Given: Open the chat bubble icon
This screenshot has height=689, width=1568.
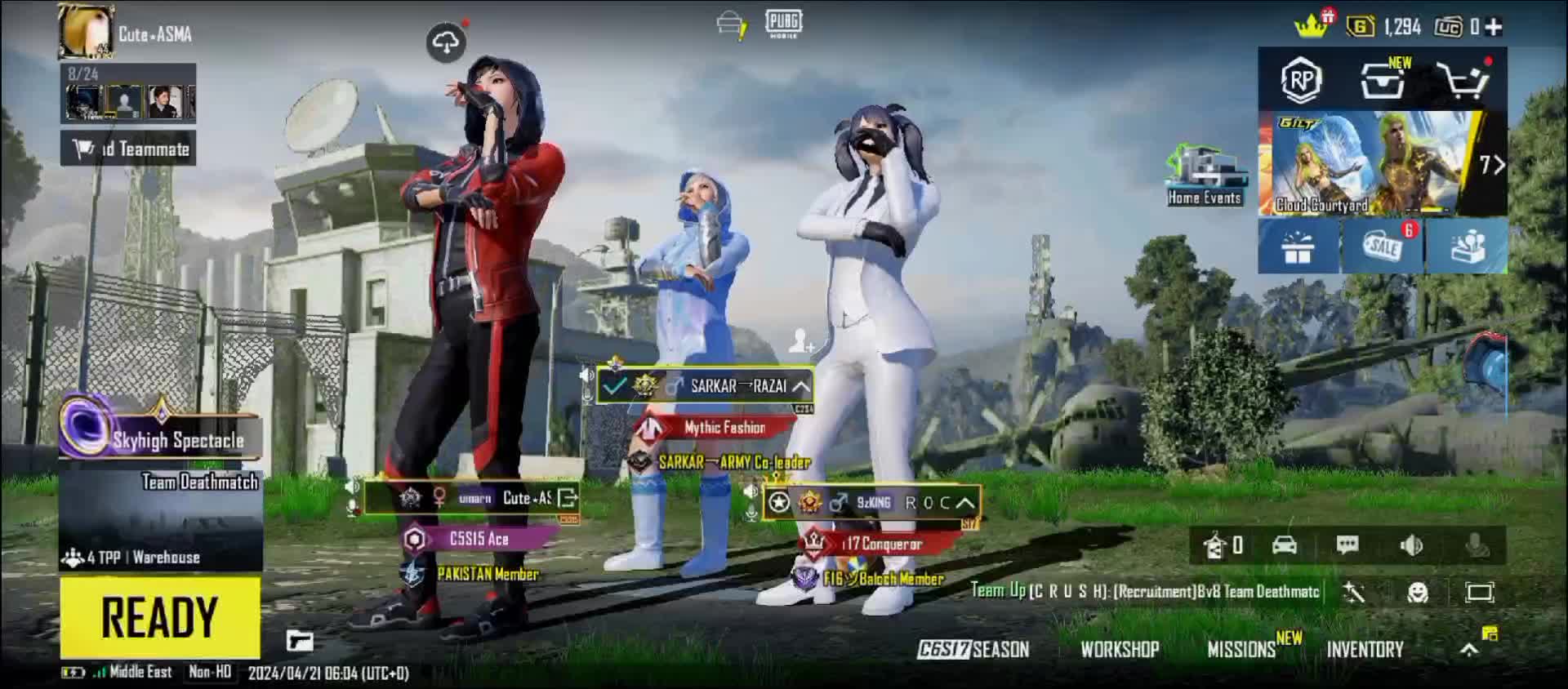Looking at the screenshot, I should [x=1347, y=545].
